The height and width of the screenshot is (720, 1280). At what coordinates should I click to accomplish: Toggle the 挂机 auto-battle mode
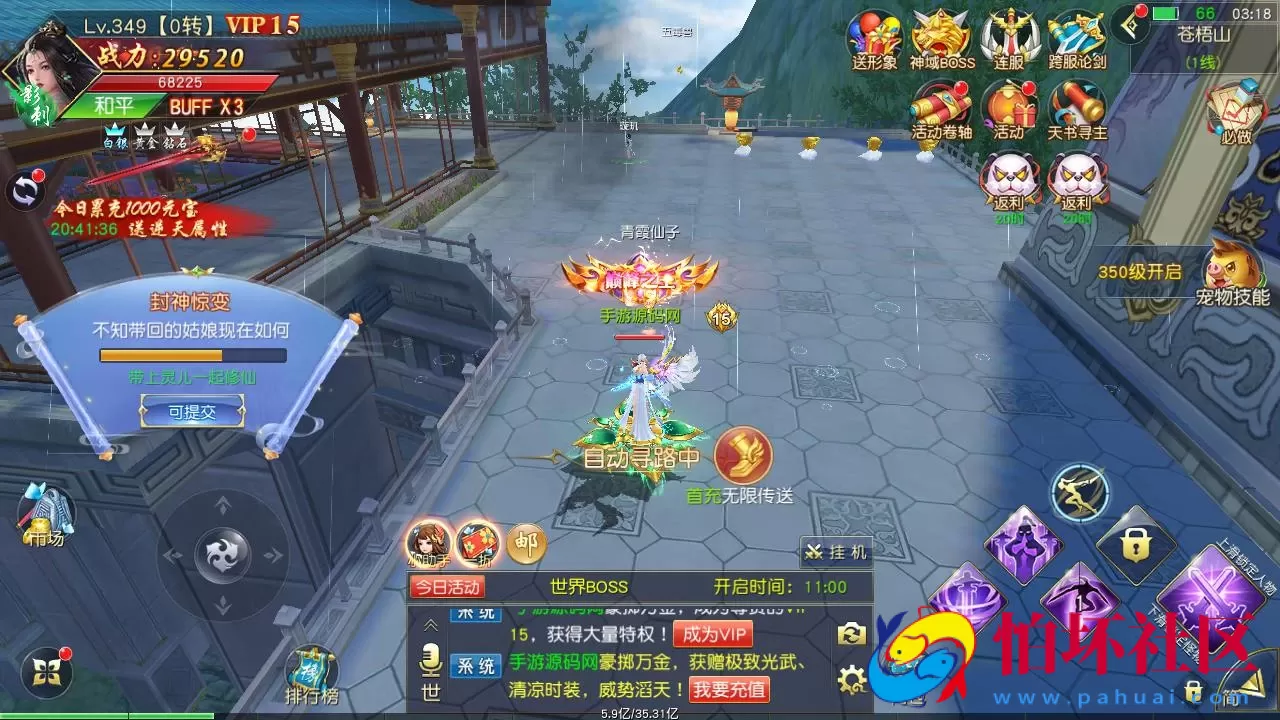pyautogui.click(x=838, y=551)
